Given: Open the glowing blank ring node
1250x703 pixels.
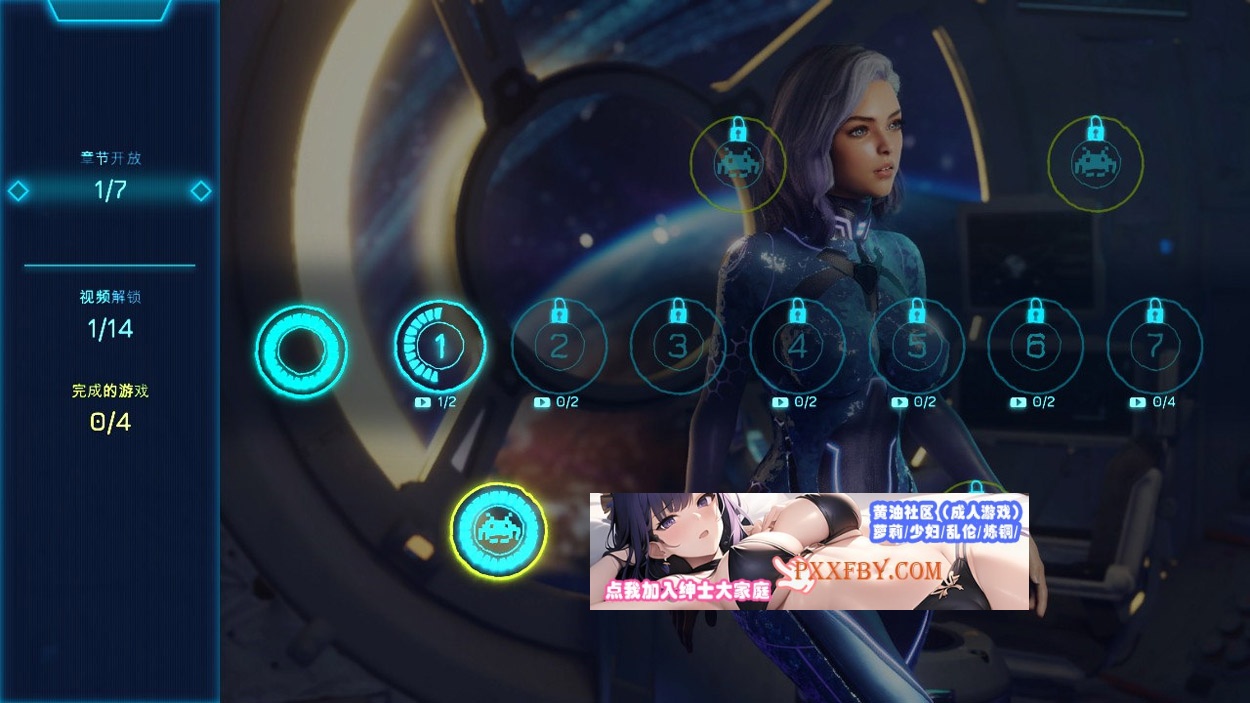Looking at the screenshot, I should click(x=301, y=351).
